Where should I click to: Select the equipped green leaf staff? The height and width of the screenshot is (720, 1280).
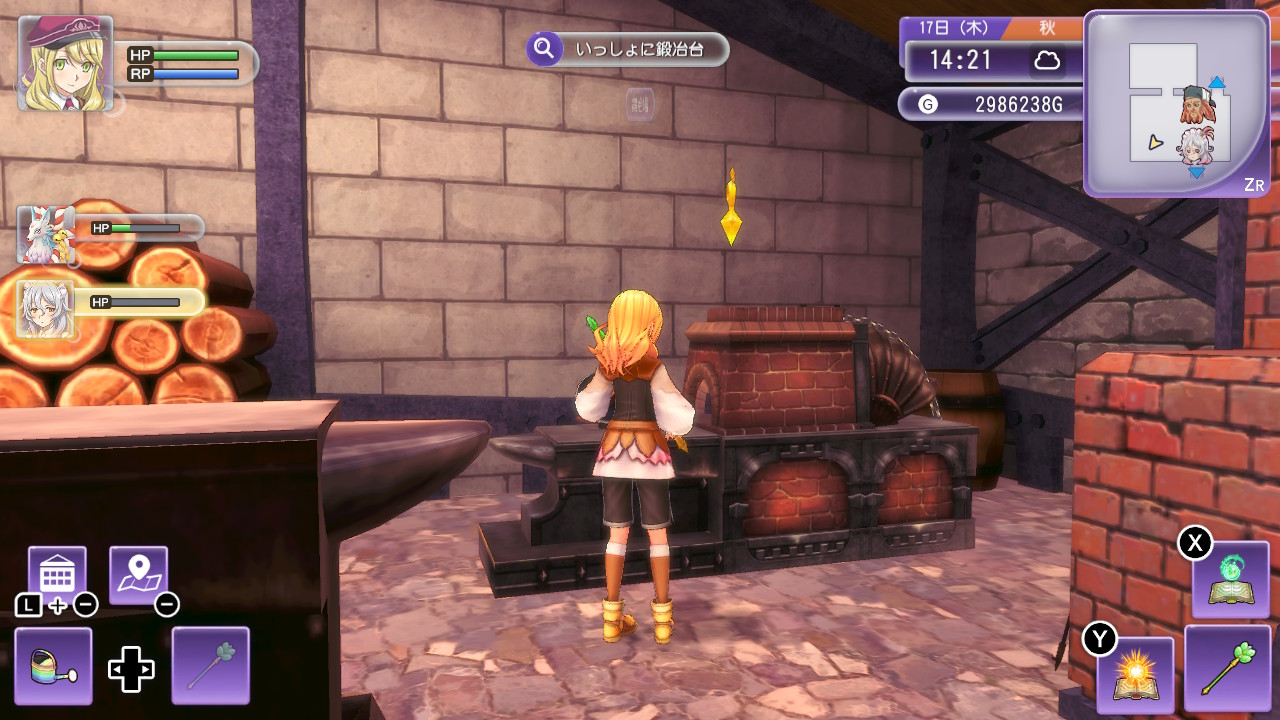[x=1227, y=668]
